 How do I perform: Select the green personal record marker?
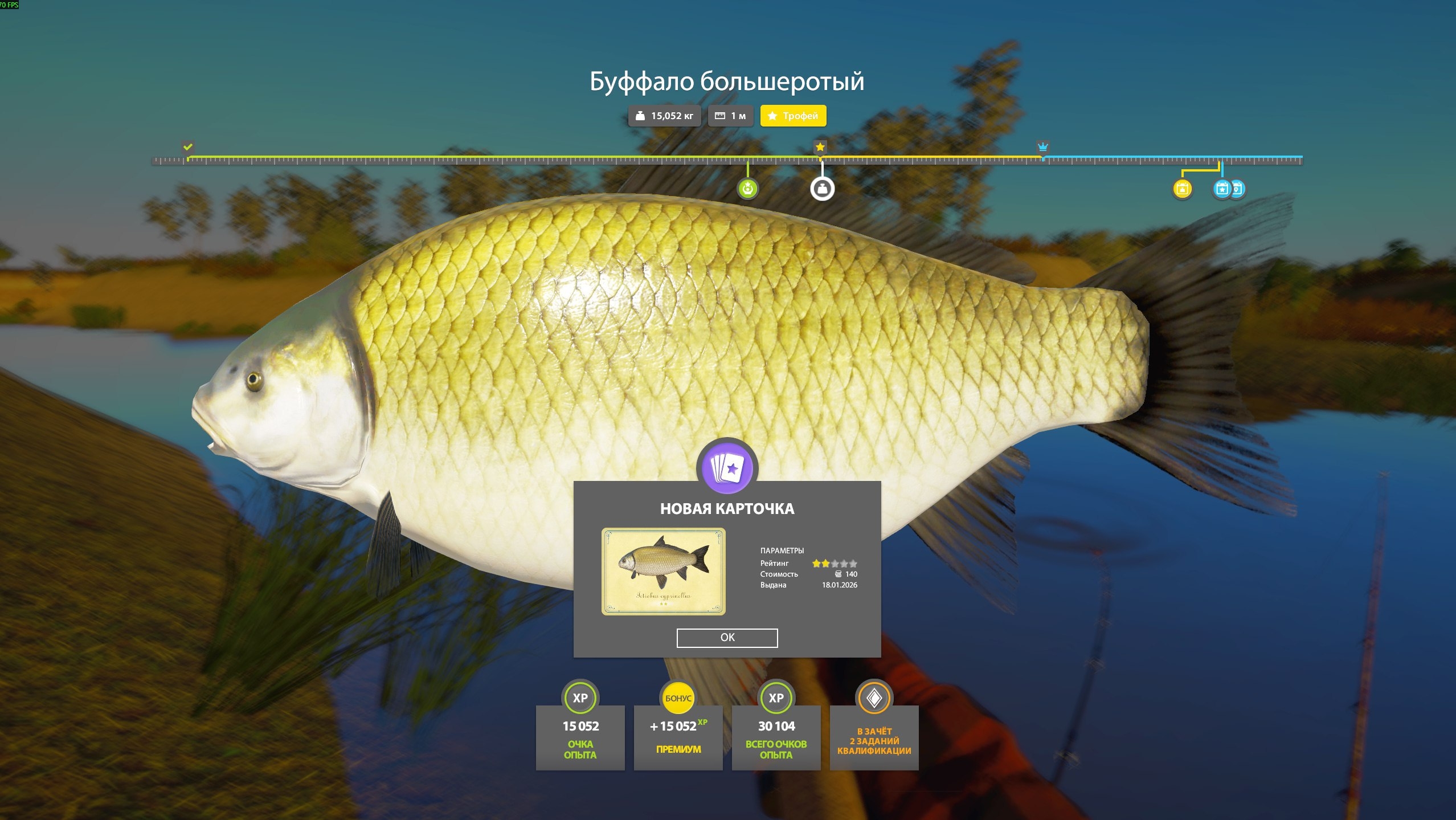[x=747, y=189]
